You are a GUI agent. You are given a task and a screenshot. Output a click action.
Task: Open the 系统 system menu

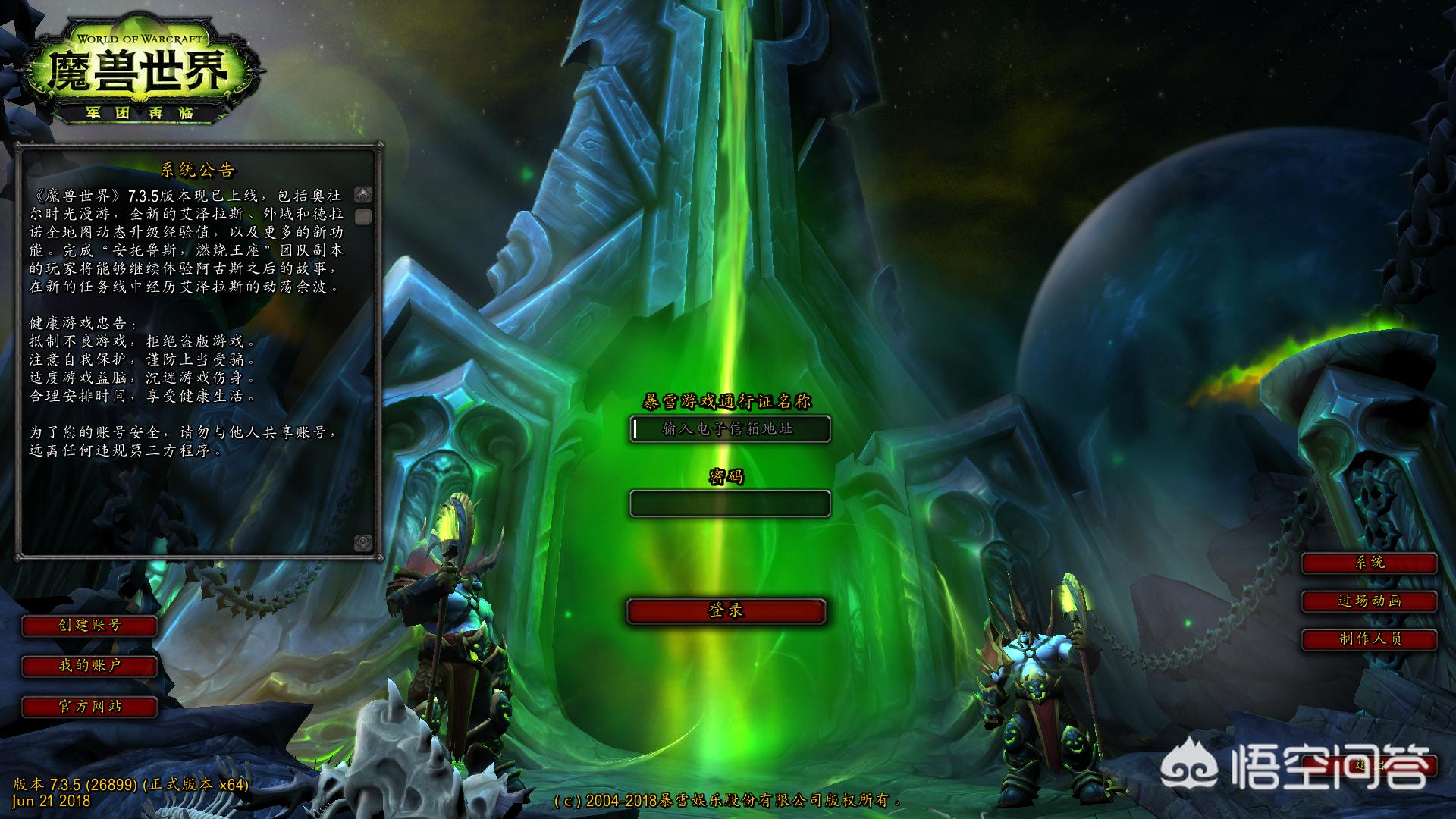[1369, 563]
